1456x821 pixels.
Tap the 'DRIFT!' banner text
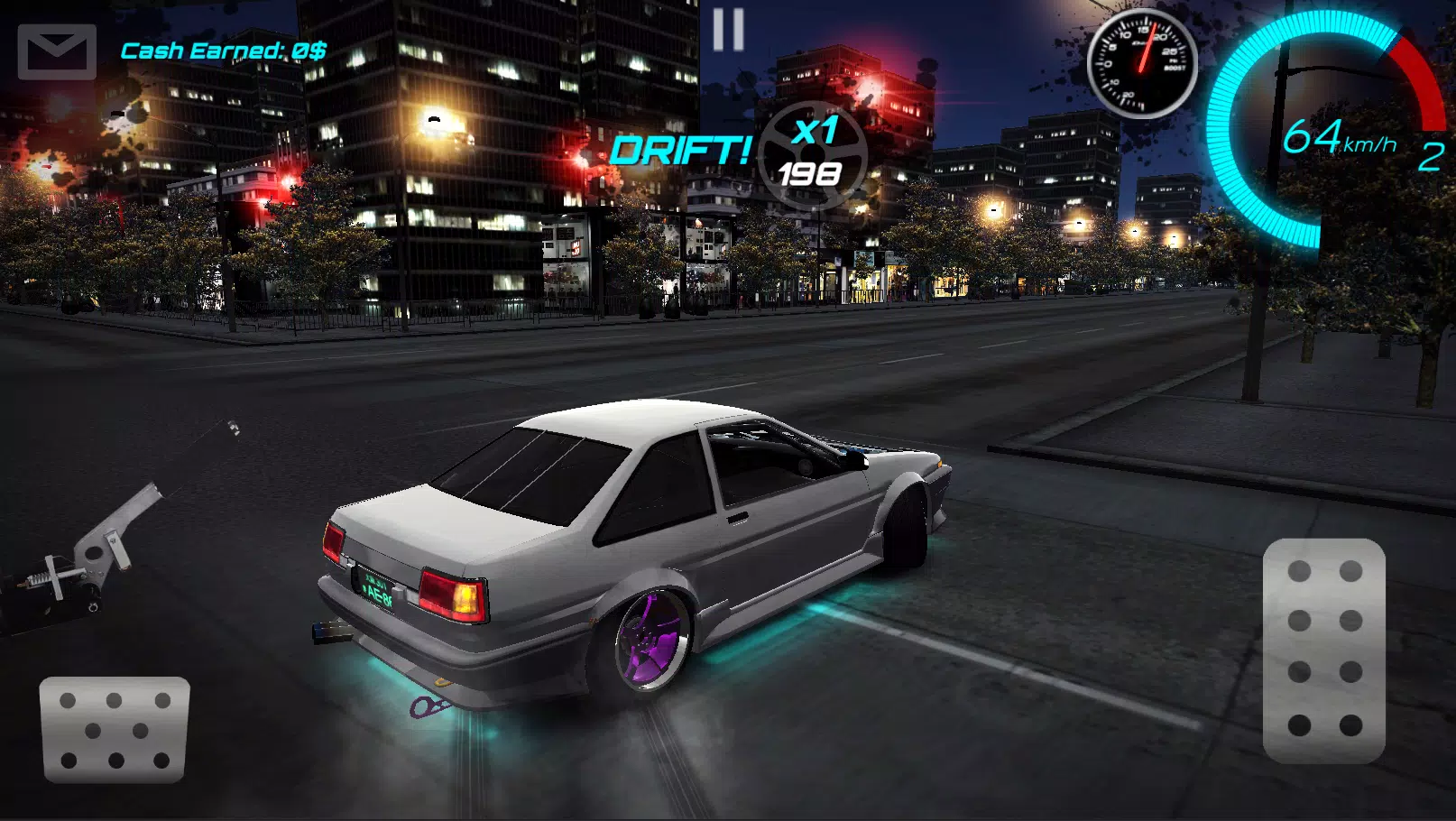682,149
